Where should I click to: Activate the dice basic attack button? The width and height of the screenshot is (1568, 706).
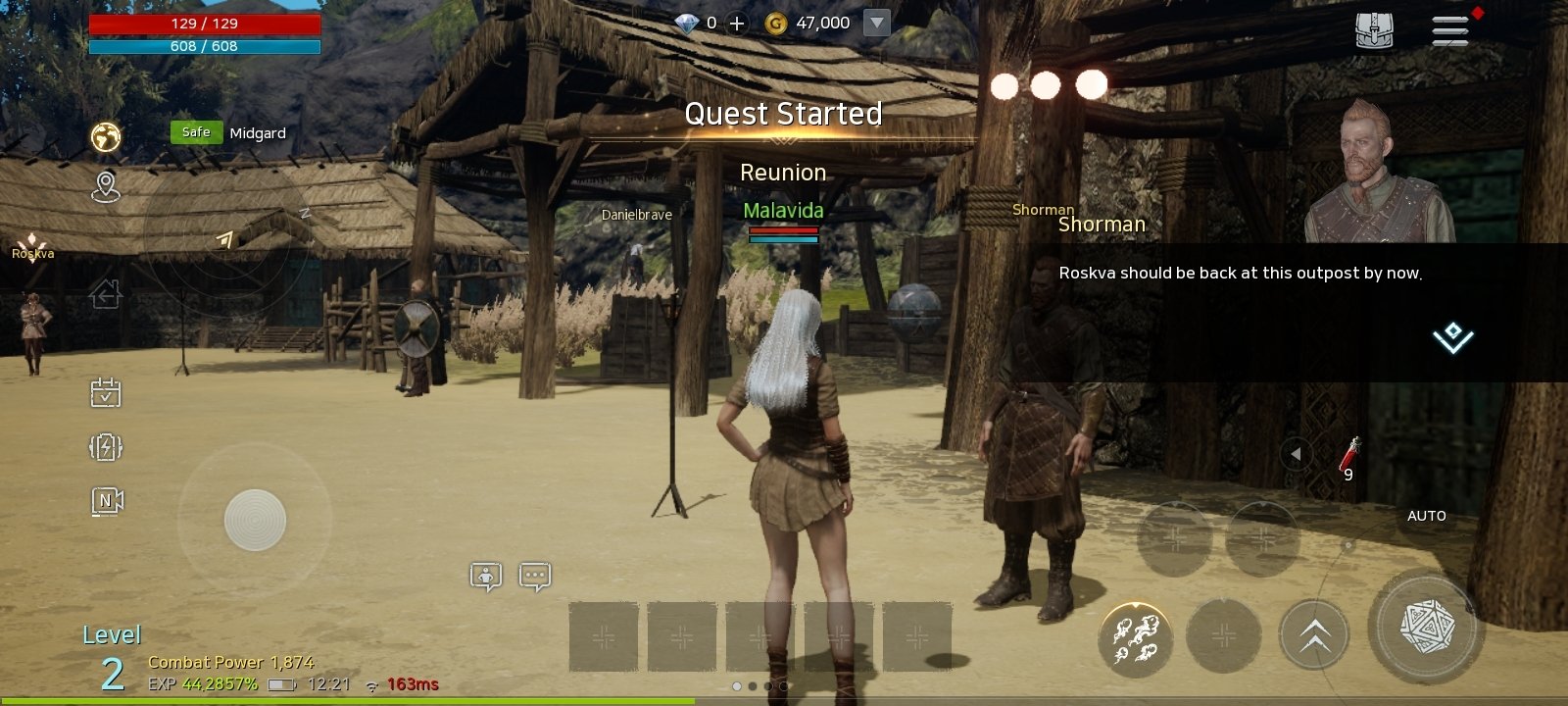click(1426, 627)
